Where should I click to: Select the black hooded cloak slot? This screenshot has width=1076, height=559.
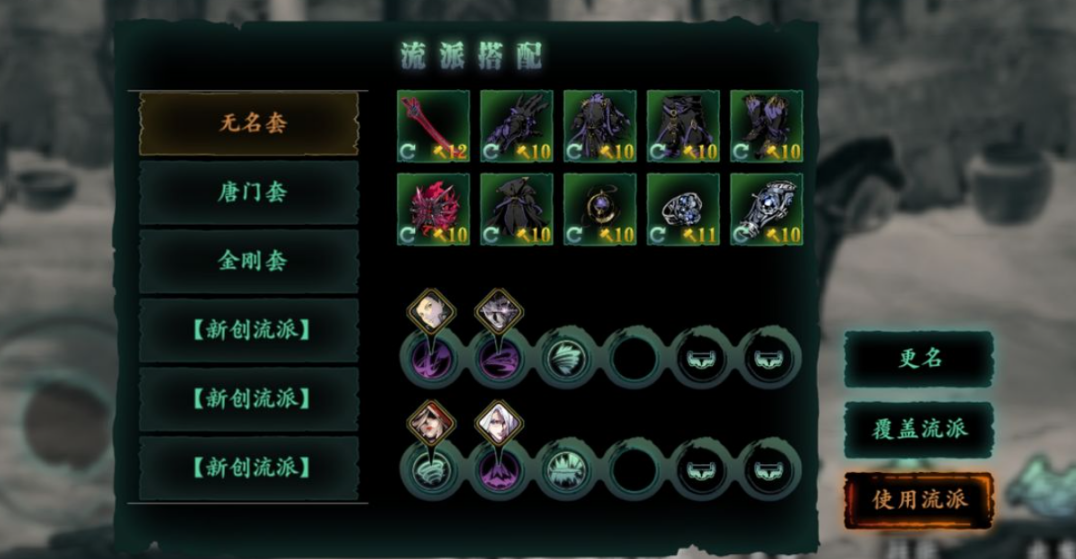pos(516,210)
